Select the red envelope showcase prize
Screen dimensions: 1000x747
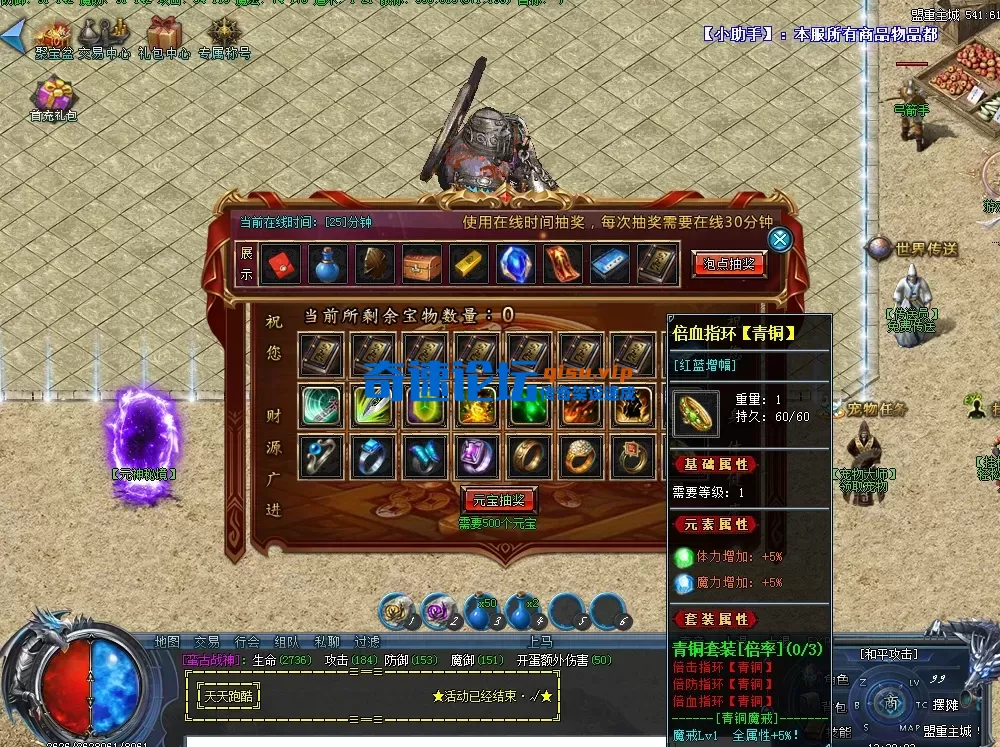[280, 264]
